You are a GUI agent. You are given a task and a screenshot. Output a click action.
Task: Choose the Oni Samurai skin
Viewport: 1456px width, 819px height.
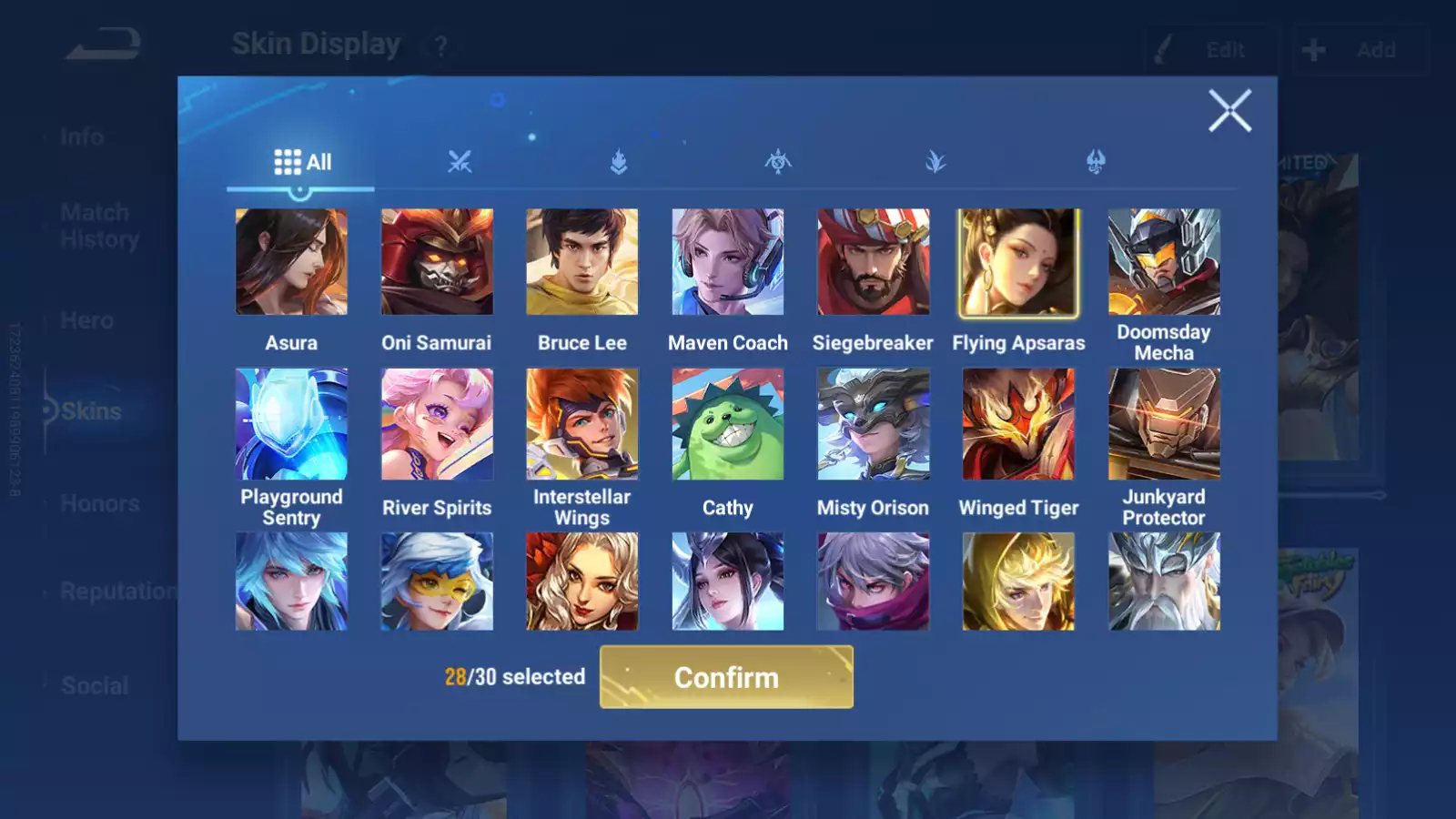click(437, 262)
